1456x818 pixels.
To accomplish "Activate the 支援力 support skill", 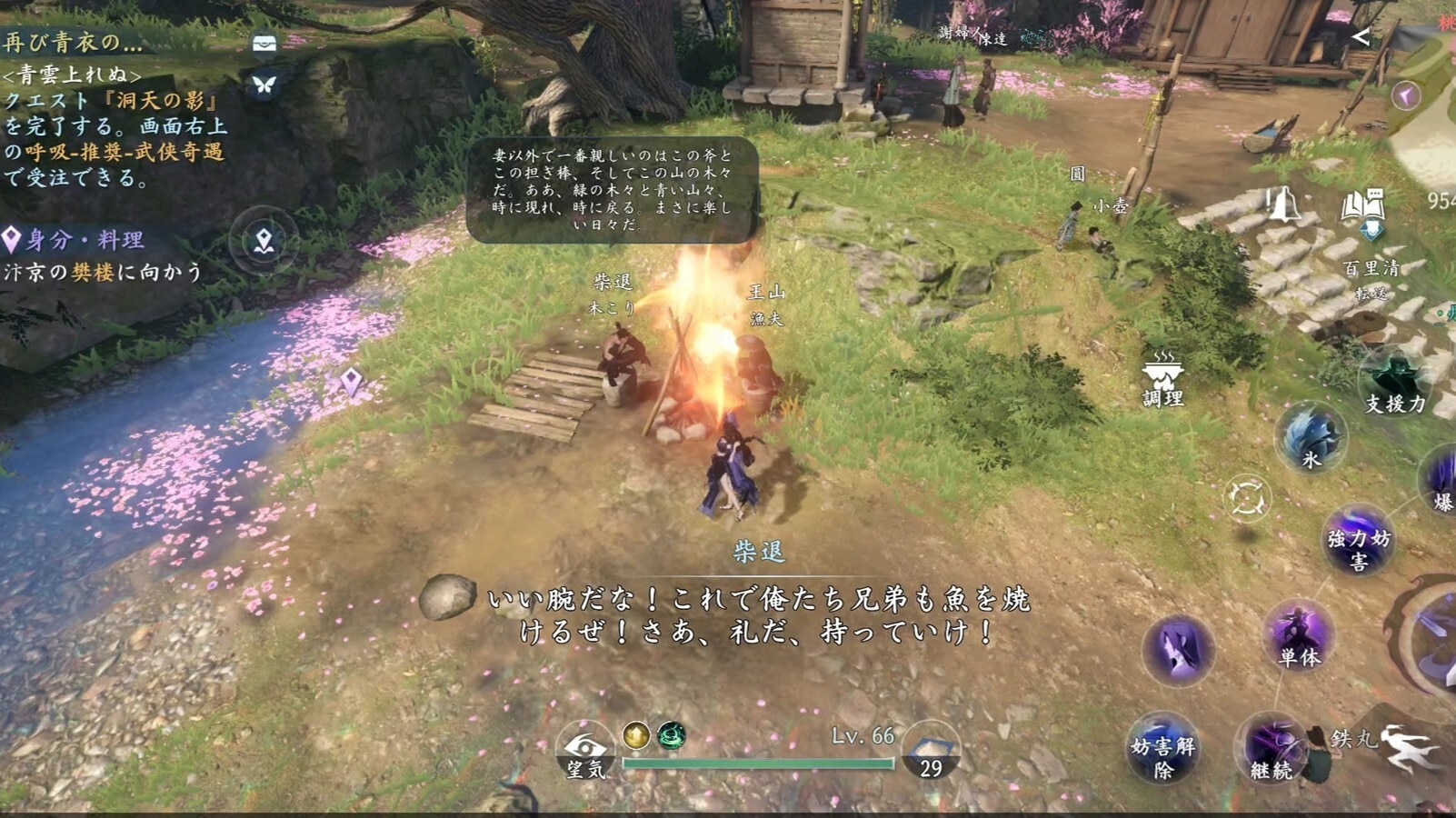I will tap(1394, 384).
